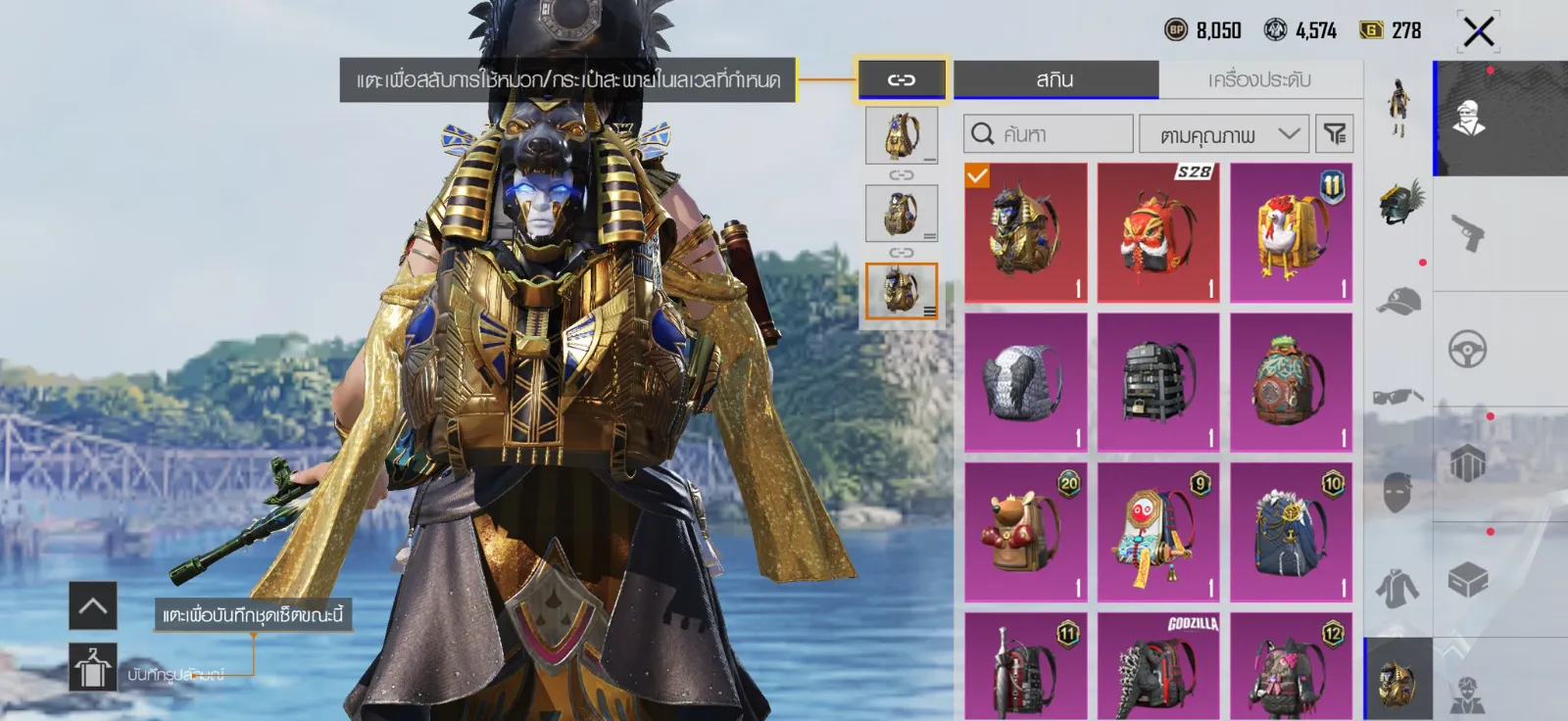1568x721 pixels.
Task: Pick the silver scaled backpack skin
Action: [x=1025, y=382]
